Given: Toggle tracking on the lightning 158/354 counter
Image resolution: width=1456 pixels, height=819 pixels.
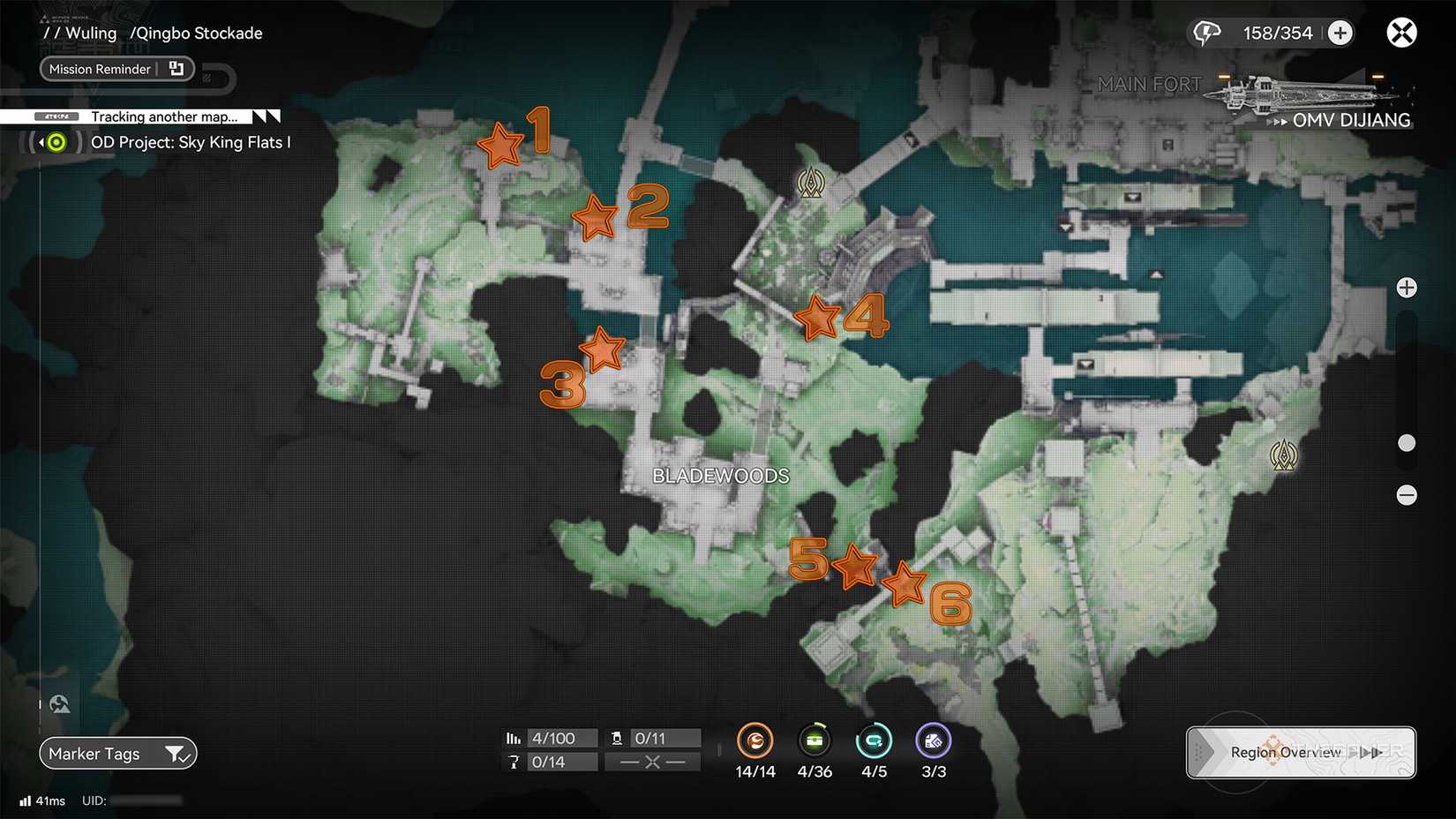Looking at the screenshot, I should 1206,32.
